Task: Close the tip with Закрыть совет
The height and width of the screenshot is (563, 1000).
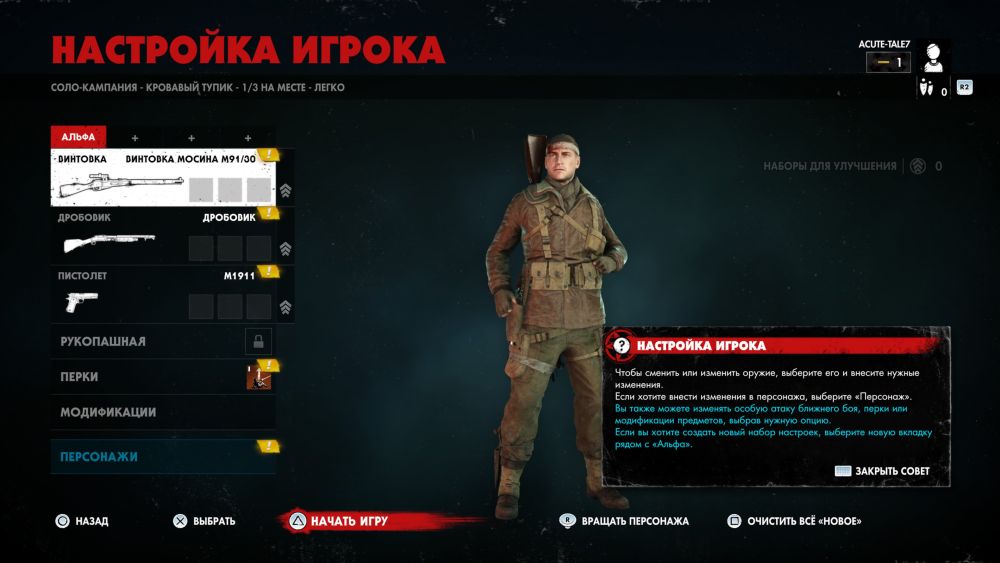Action: (882, 471)
